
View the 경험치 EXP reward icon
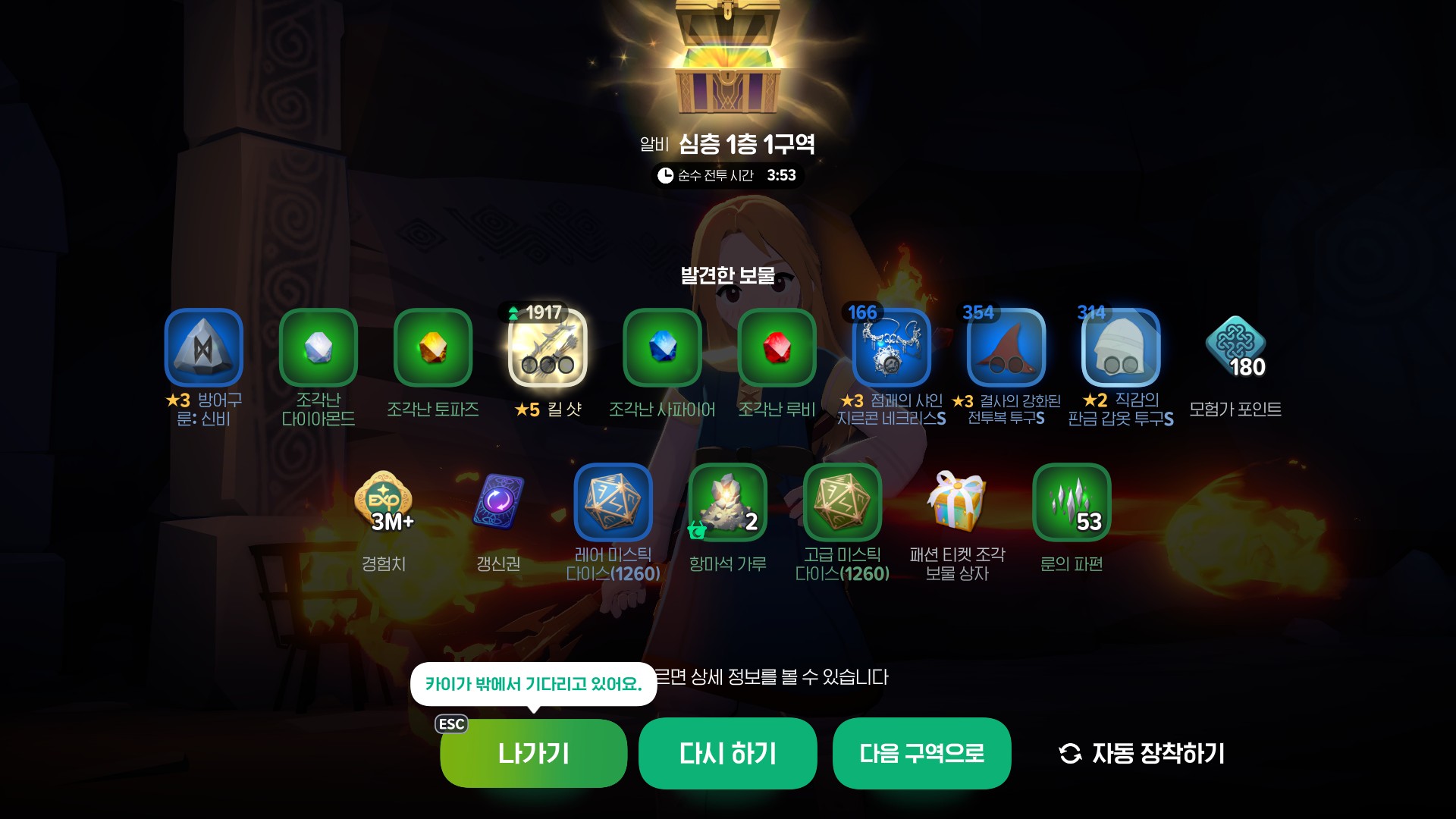(x=384, y=503)
